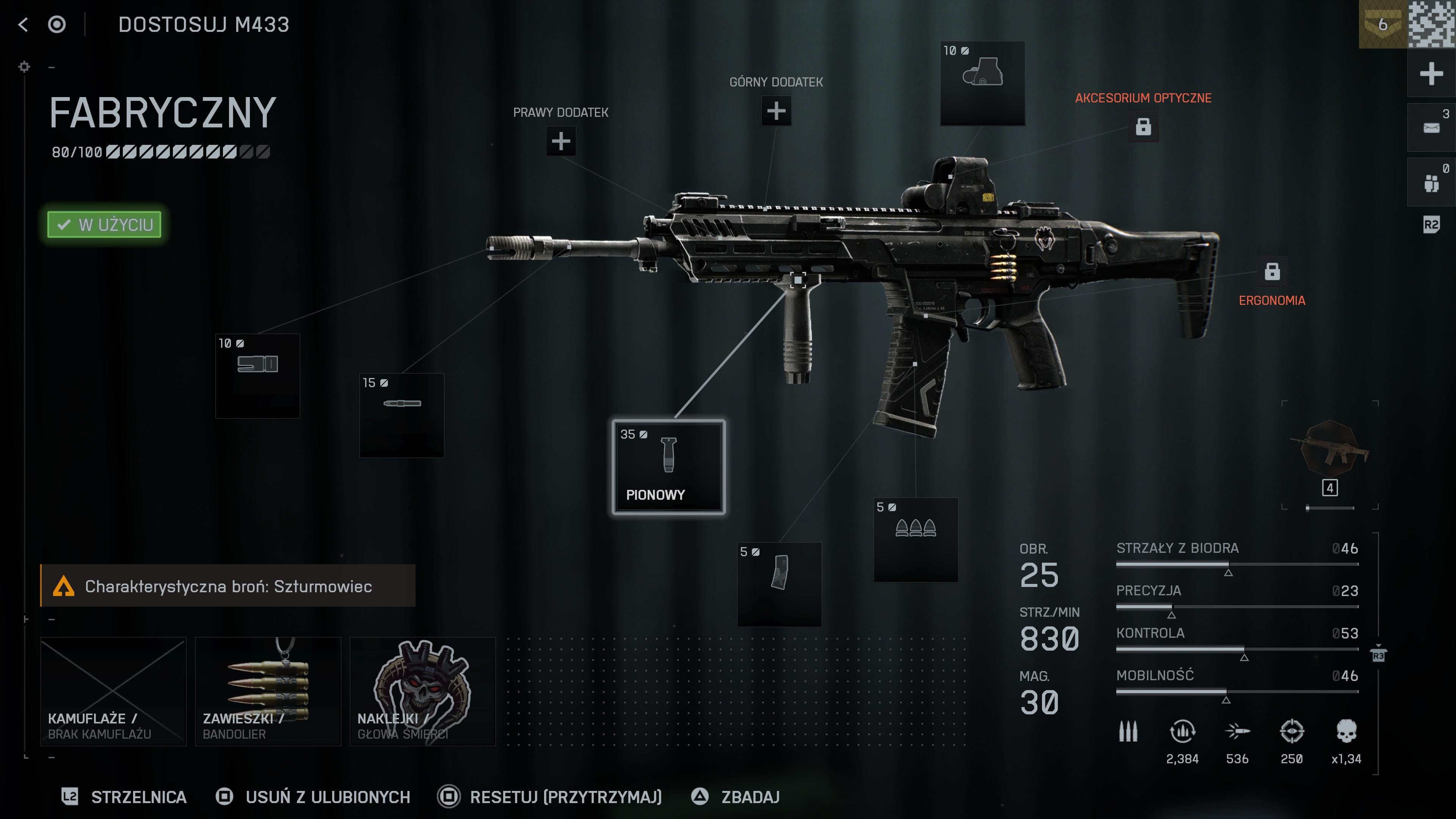Open the Pionowy vertical grip slot
Image resolution: width=1456 pixels, height=819 pixels.
[x=668, y=467]
